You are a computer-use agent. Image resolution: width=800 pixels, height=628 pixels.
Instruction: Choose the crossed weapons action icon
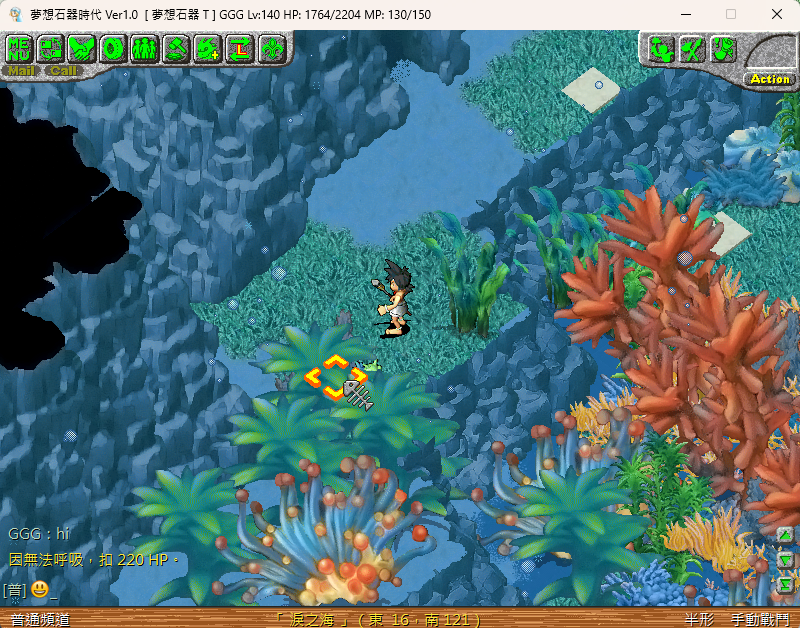692,48
